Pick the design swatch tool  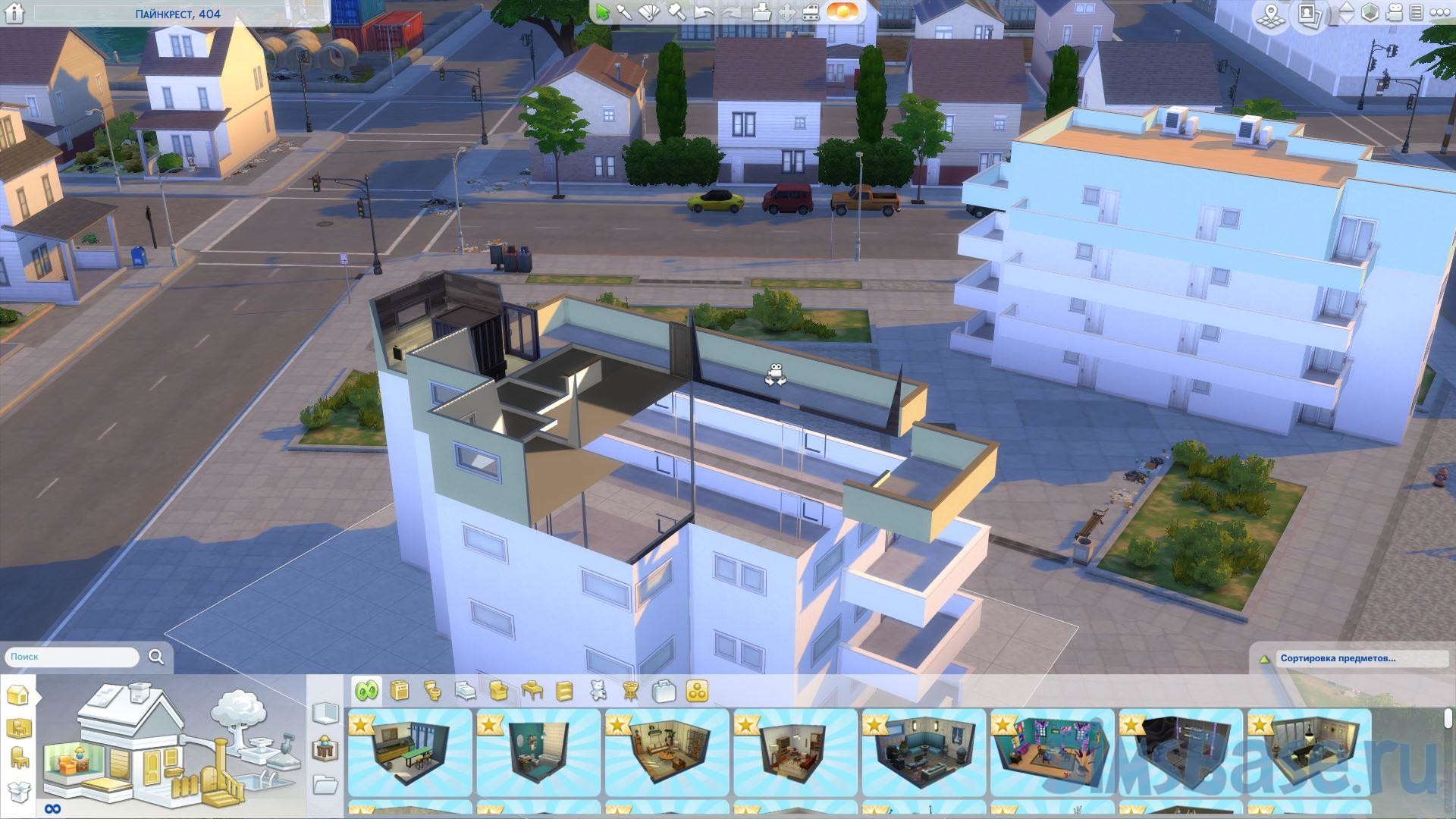pos(650,13)
